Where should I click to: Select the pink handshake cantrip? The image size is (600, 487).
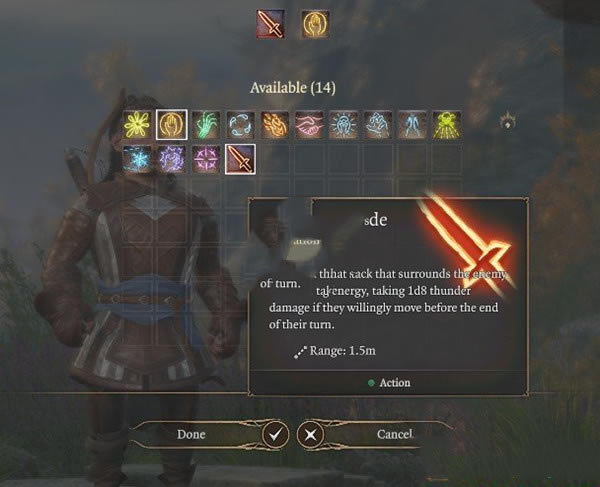(x=309, y=124)
